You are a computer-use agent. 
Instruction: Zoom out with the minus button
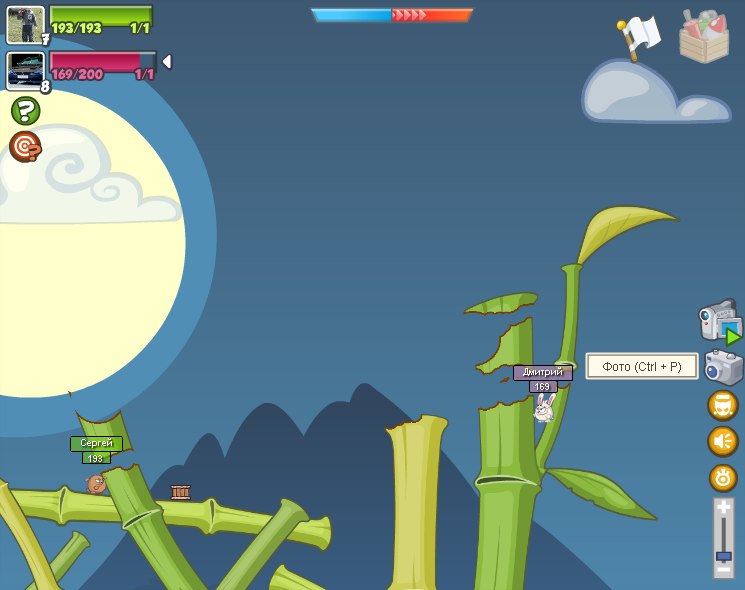[723, 569]
